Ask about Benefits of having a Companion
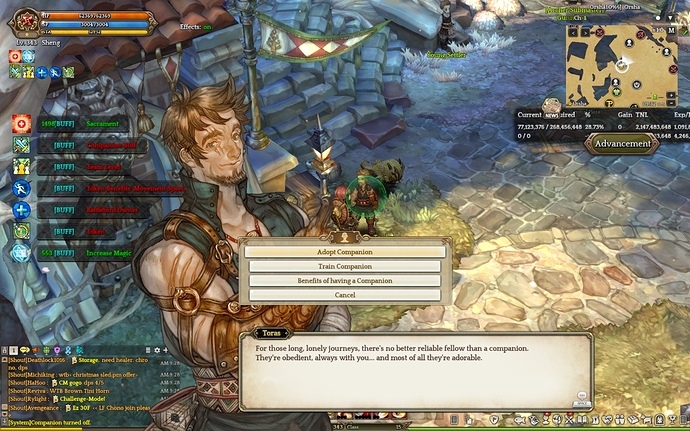Screen dimensions: 690x431 (345, 281)
